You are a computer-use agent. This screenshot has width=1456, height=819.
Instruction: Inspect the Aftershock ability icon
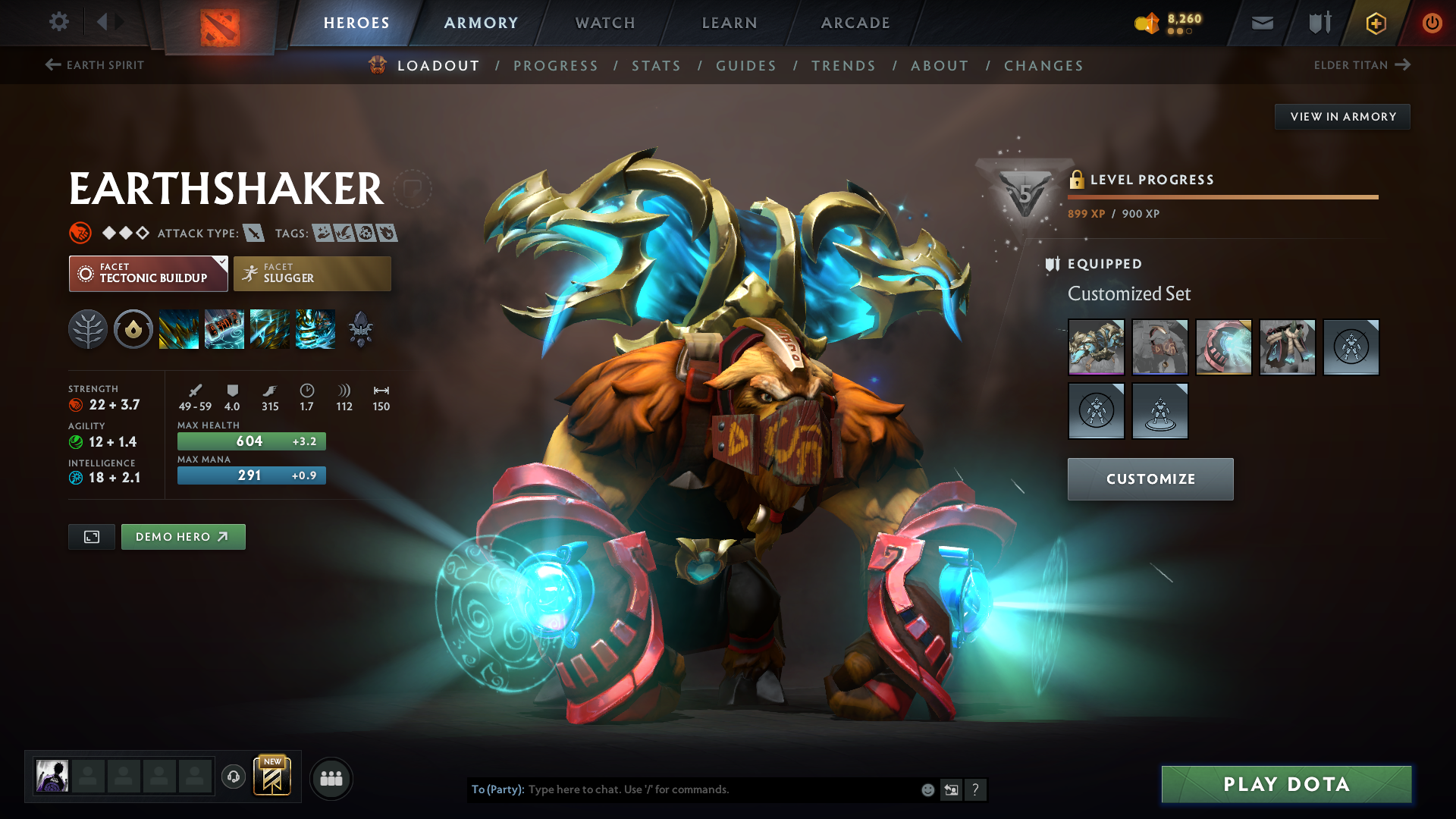[x=270, y=329]
